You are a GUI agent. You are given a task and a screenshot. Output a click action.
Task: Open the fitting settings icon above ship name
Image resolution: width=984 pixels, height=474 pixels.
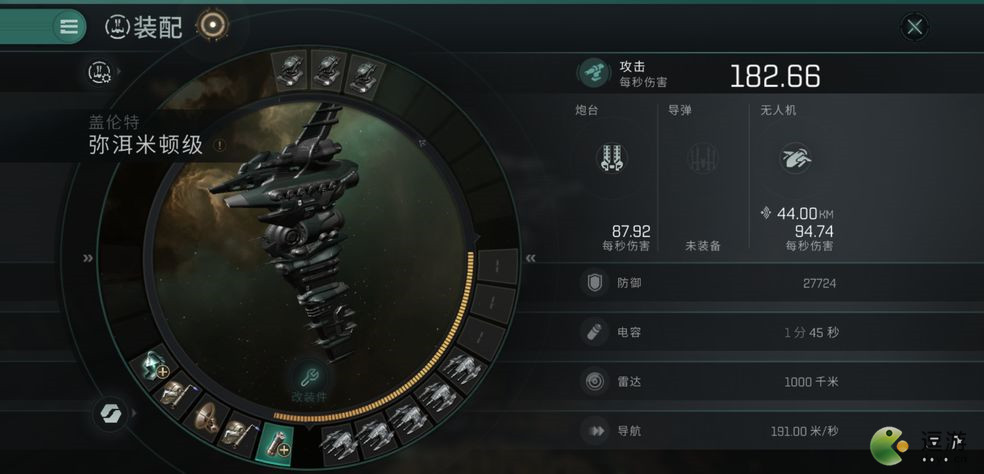tap(99, 71)
